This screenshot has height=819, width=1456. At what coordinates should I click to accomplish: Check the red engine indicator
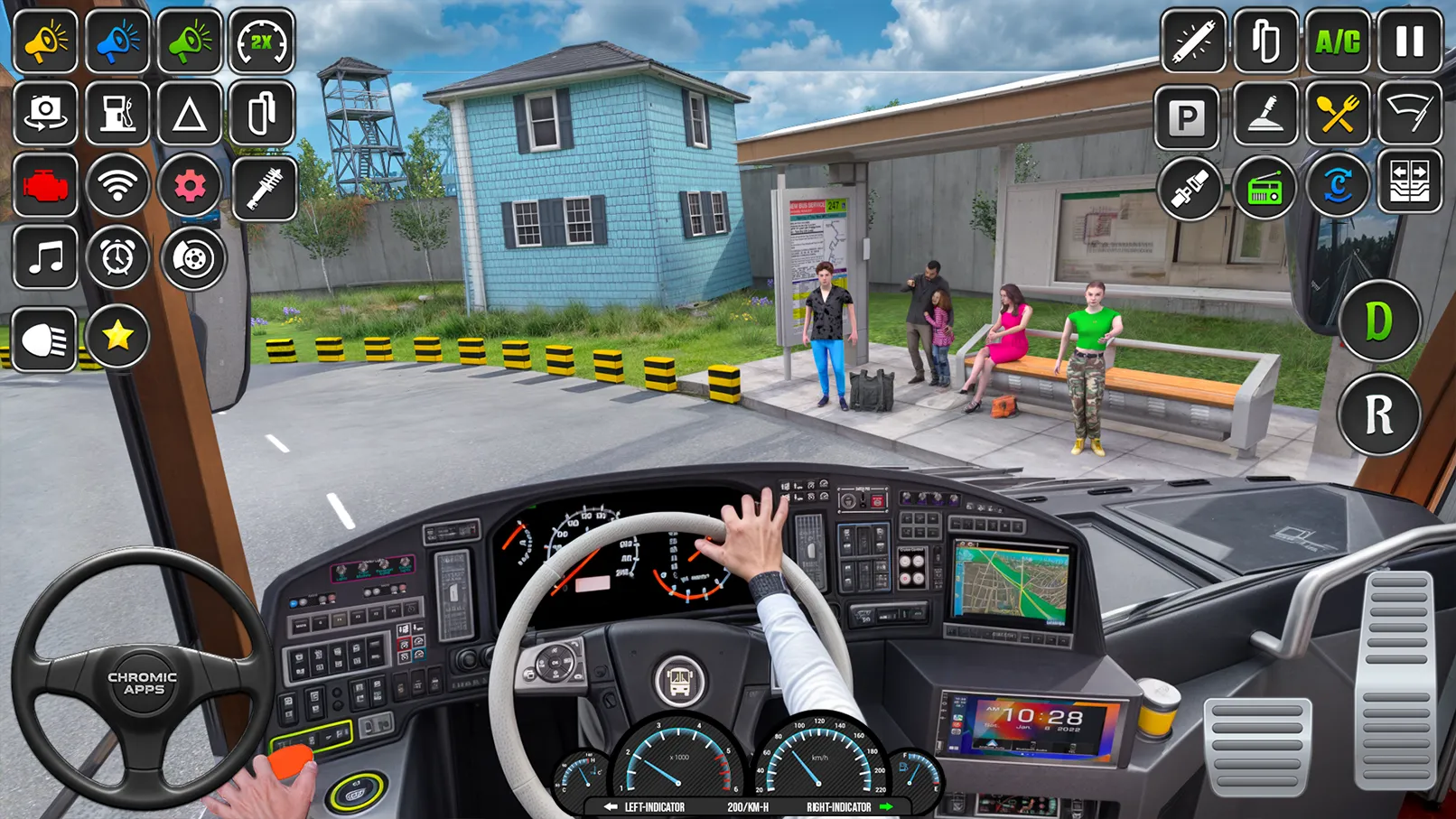tap(45, 185)
